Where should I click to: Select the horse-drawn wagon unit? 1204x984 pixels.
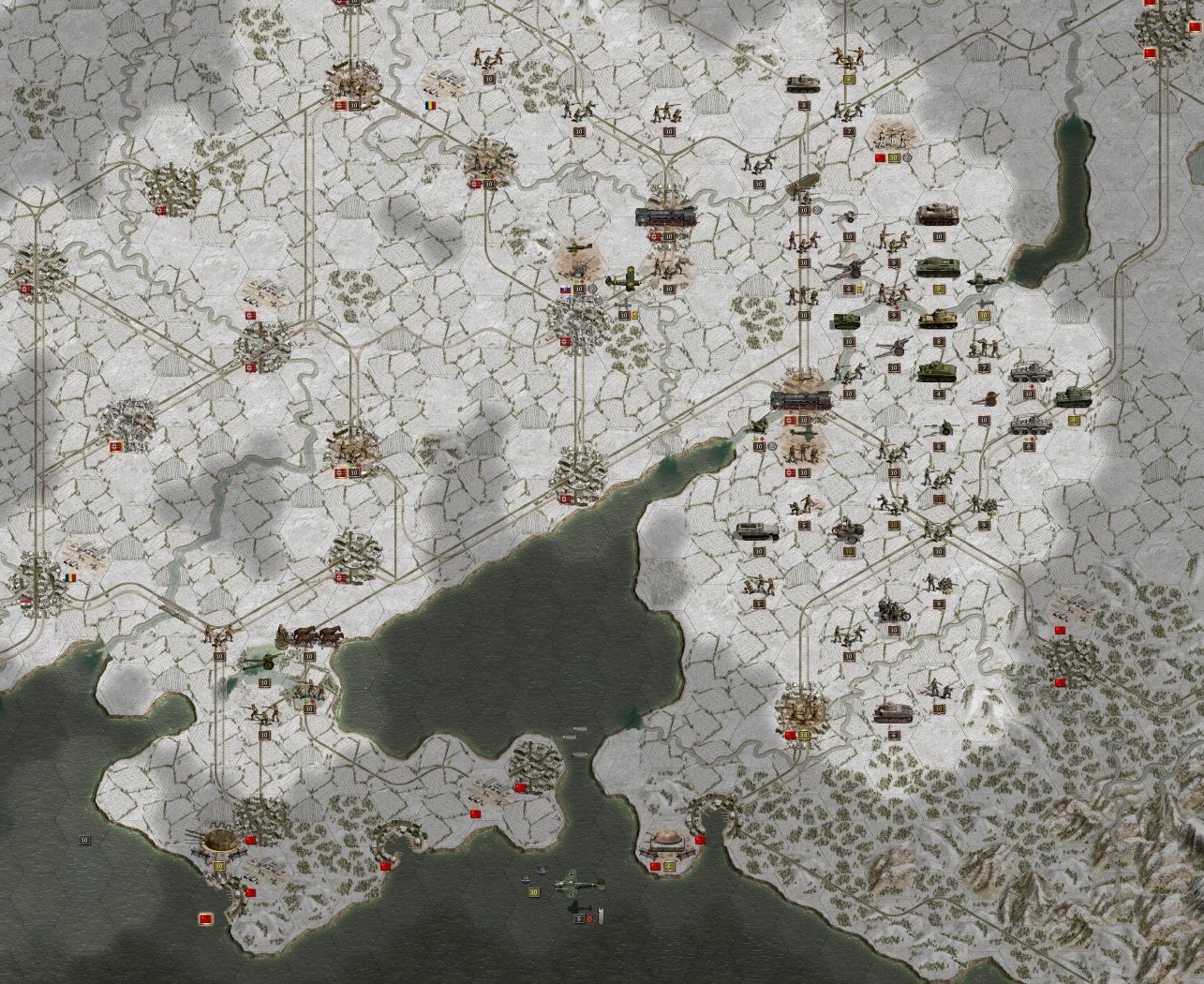[x=310, y=635]
